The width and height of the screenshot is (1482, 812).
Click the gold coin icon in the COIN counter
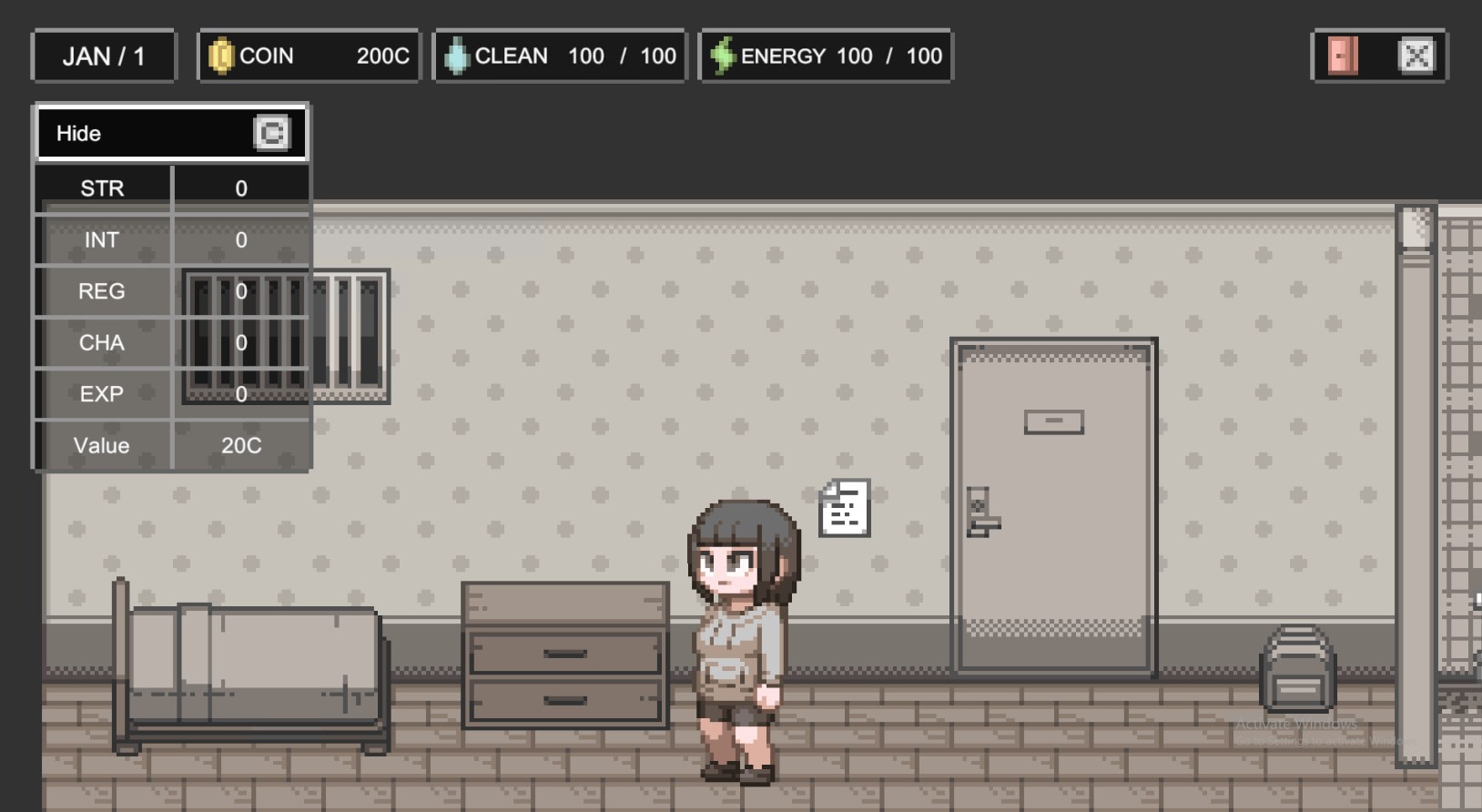click(x=224, y=55)
